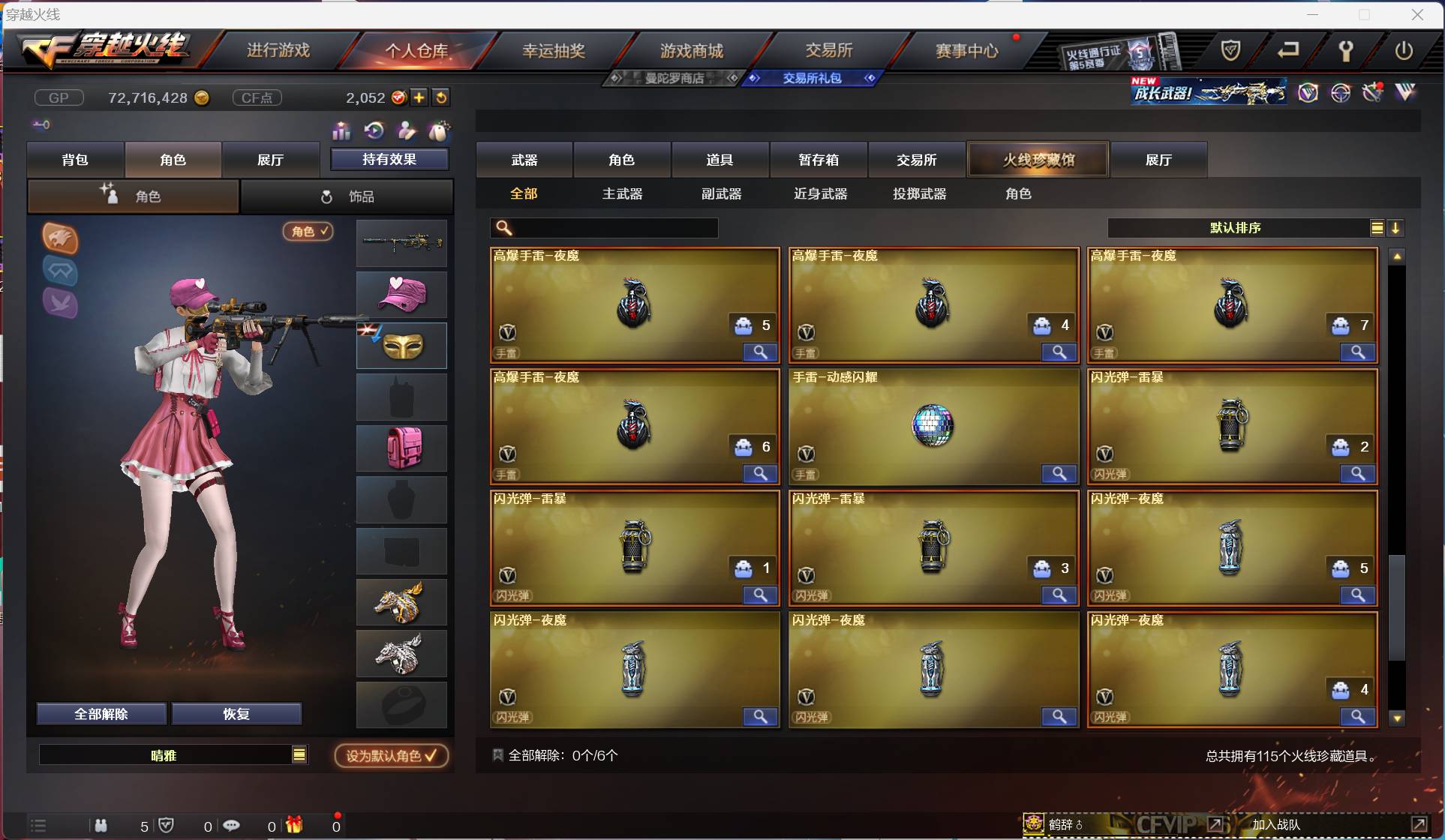Image resolution: width=1445 pixels, height=840 pixels.
Task: Refresh currency balance with circular arrow icon
Action: (x=442, y=97)
